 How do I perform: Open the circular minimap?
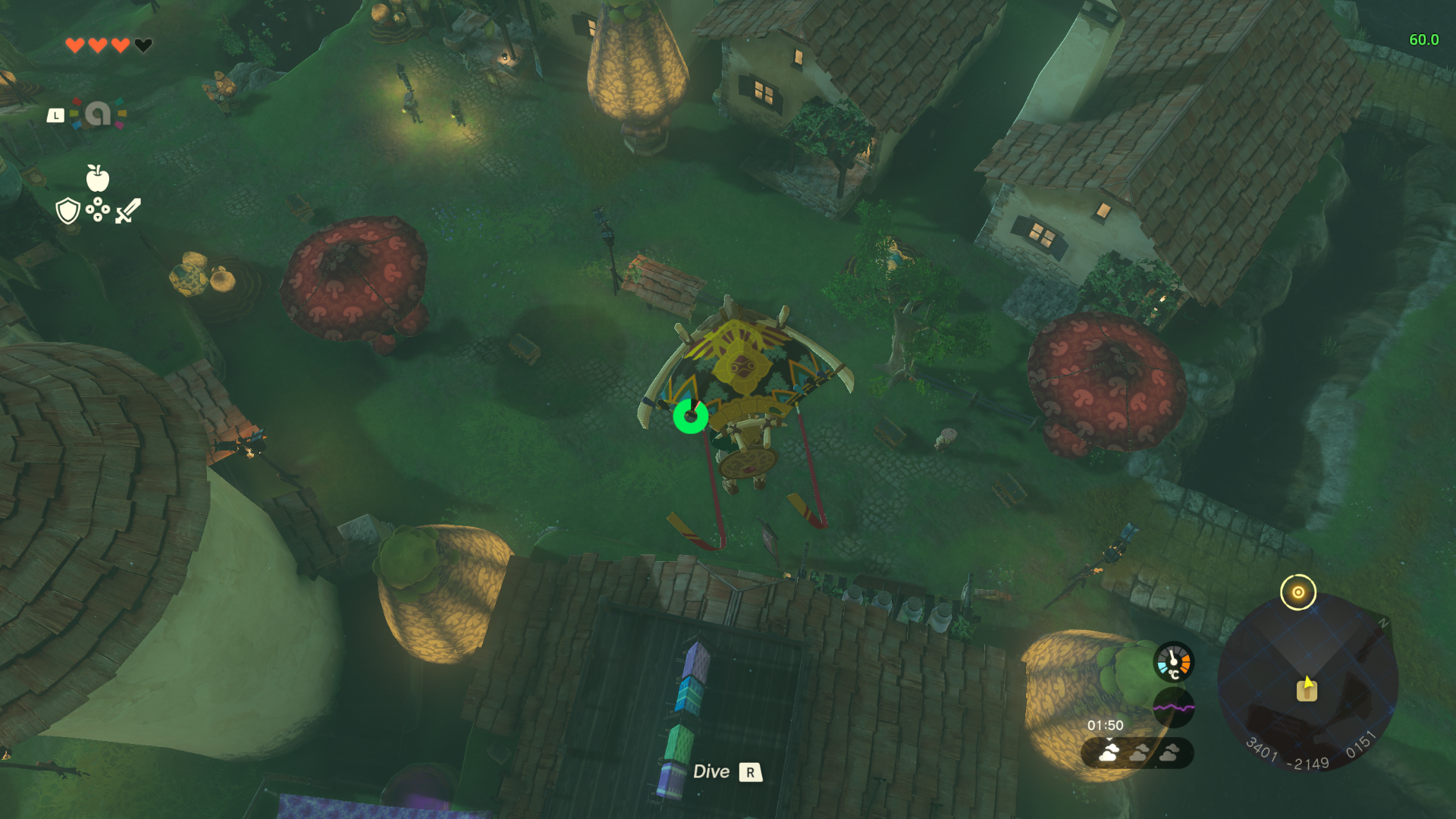pyautogui.click(x=1307, y=684)
